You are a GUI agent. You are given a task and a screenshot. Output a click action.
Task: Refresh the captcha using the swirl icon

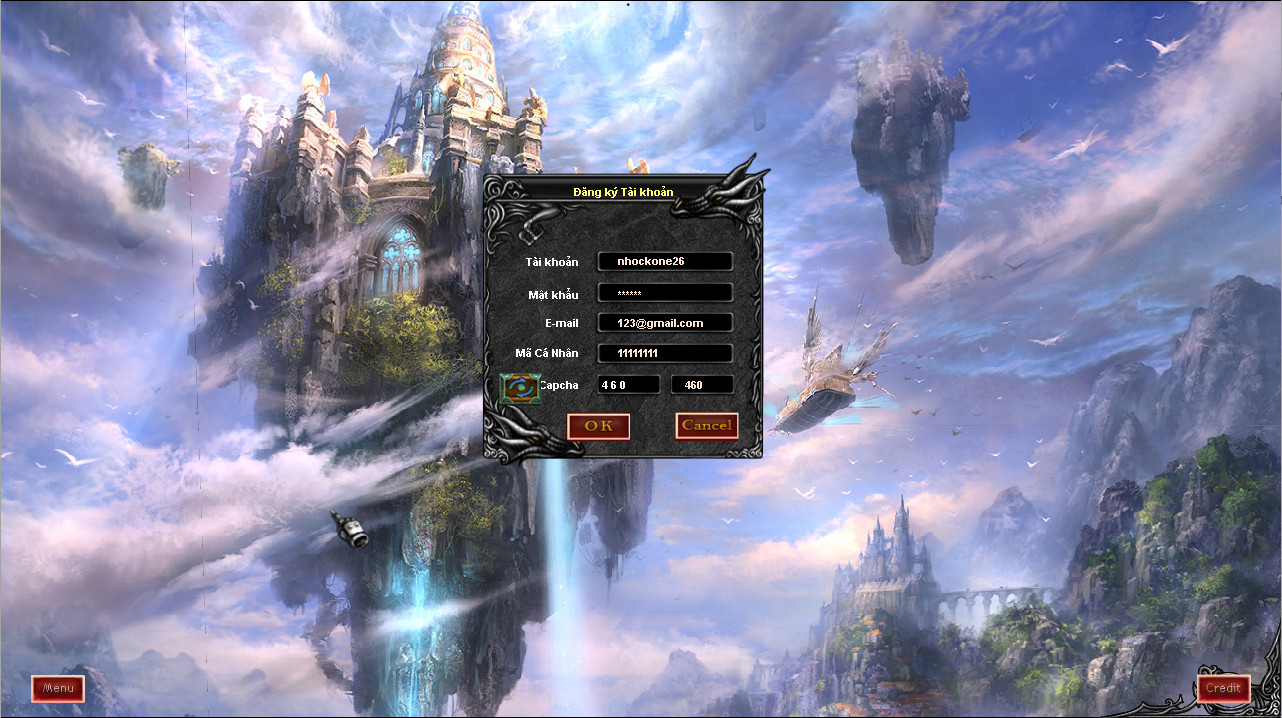tap(519, 387)
